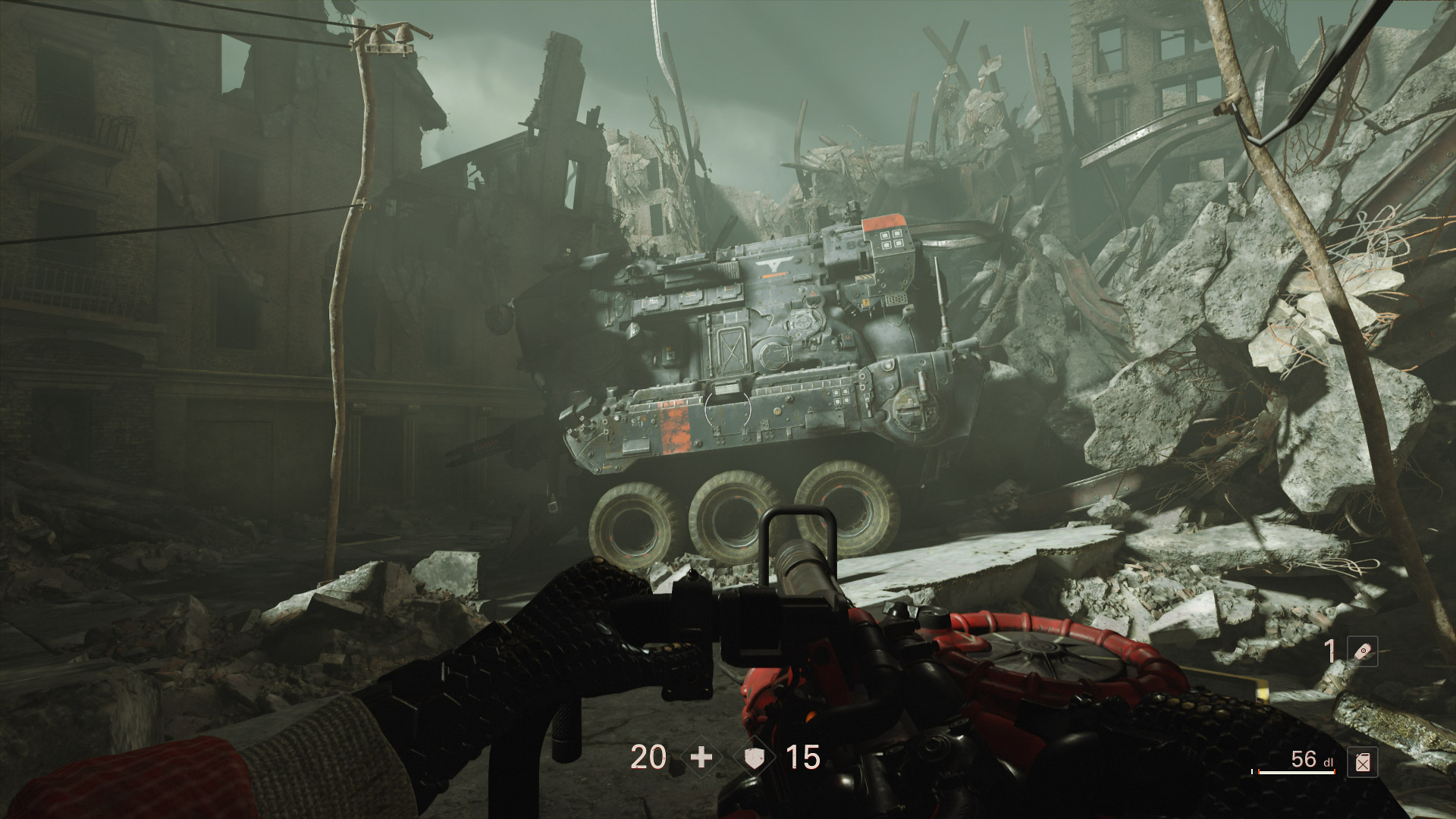Click the health cross icon
The width and height of the screenshot is (1456, 819).
coord(701,757)
